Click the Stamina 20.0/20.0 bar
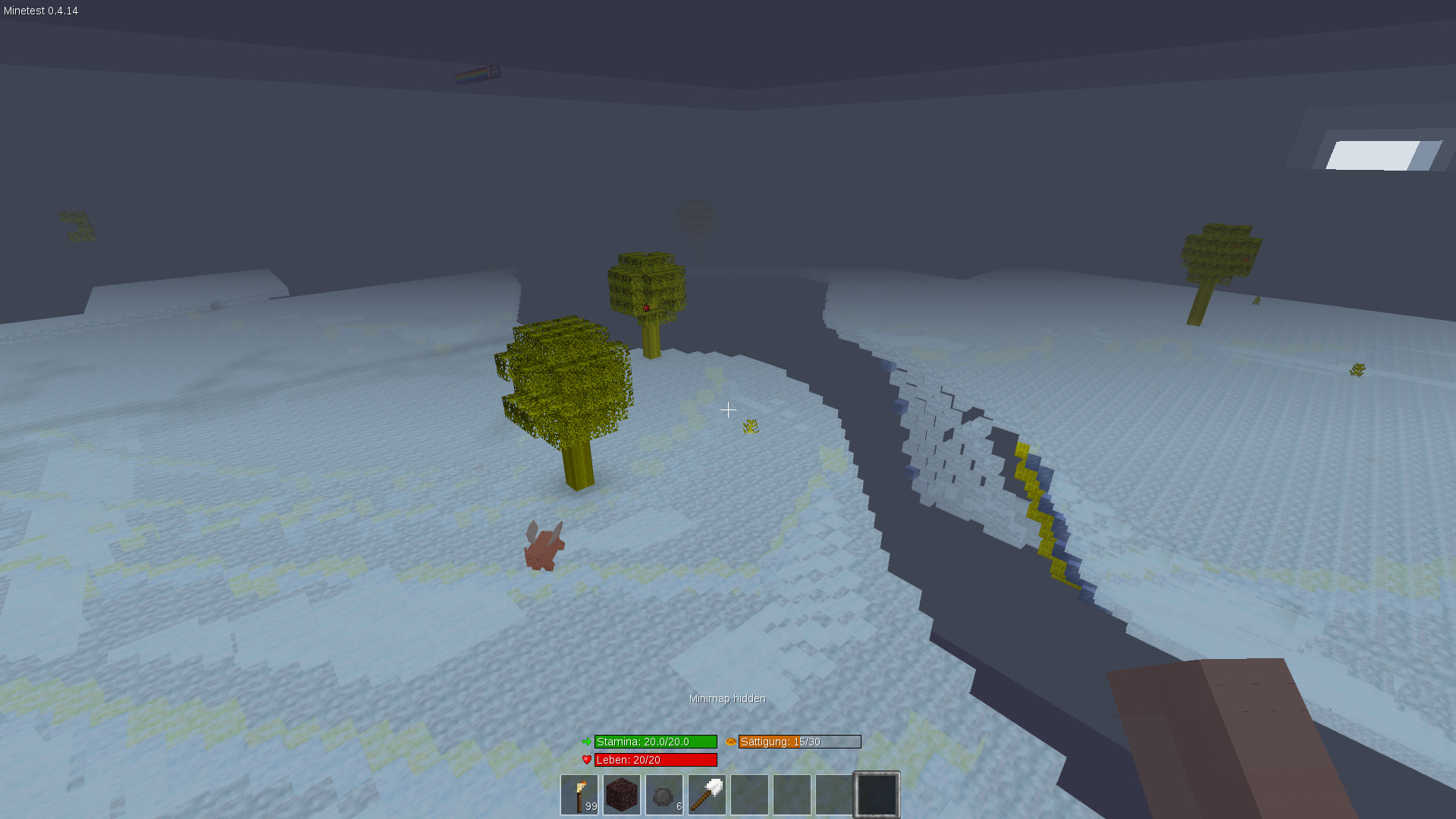1456x819 pixels. (655, 742)
